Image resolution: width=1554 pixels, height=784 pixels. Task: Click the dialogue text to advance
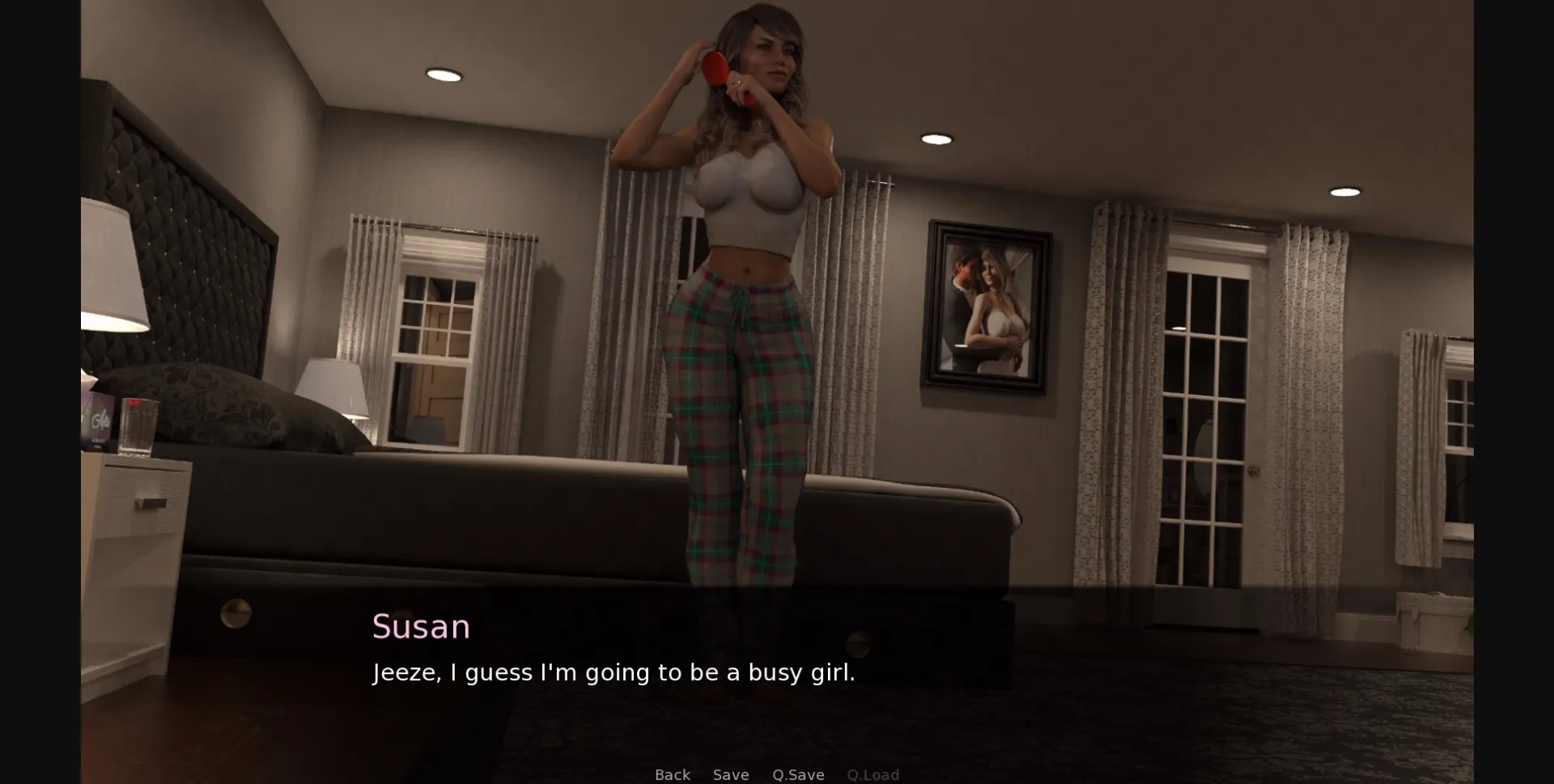tap(614, 672)
